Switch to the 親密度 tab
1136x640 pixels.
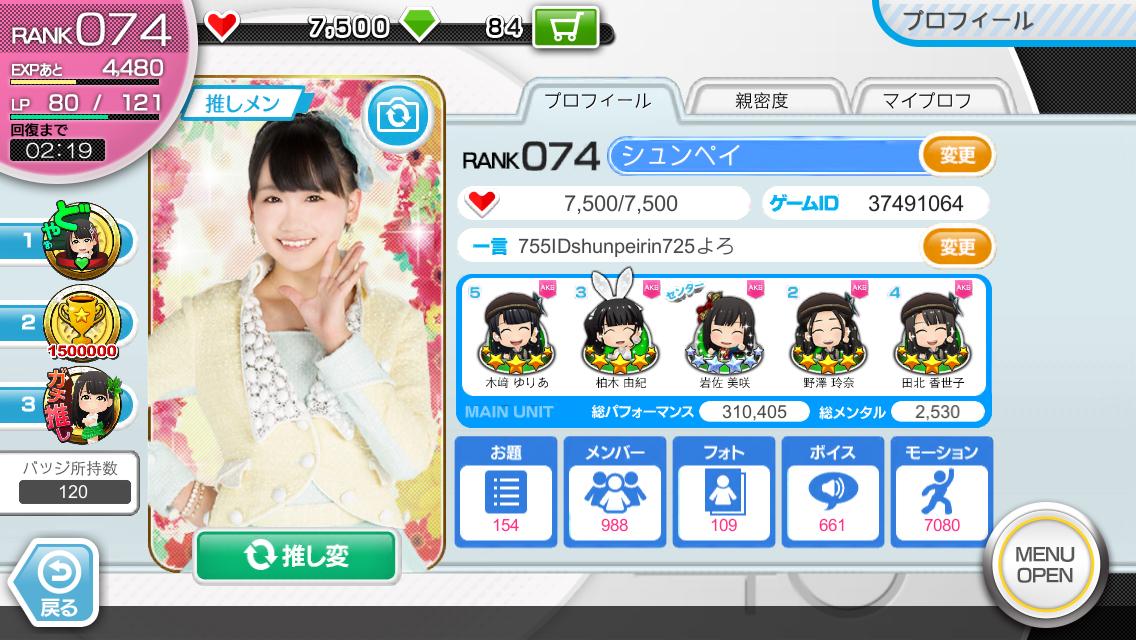762,100
